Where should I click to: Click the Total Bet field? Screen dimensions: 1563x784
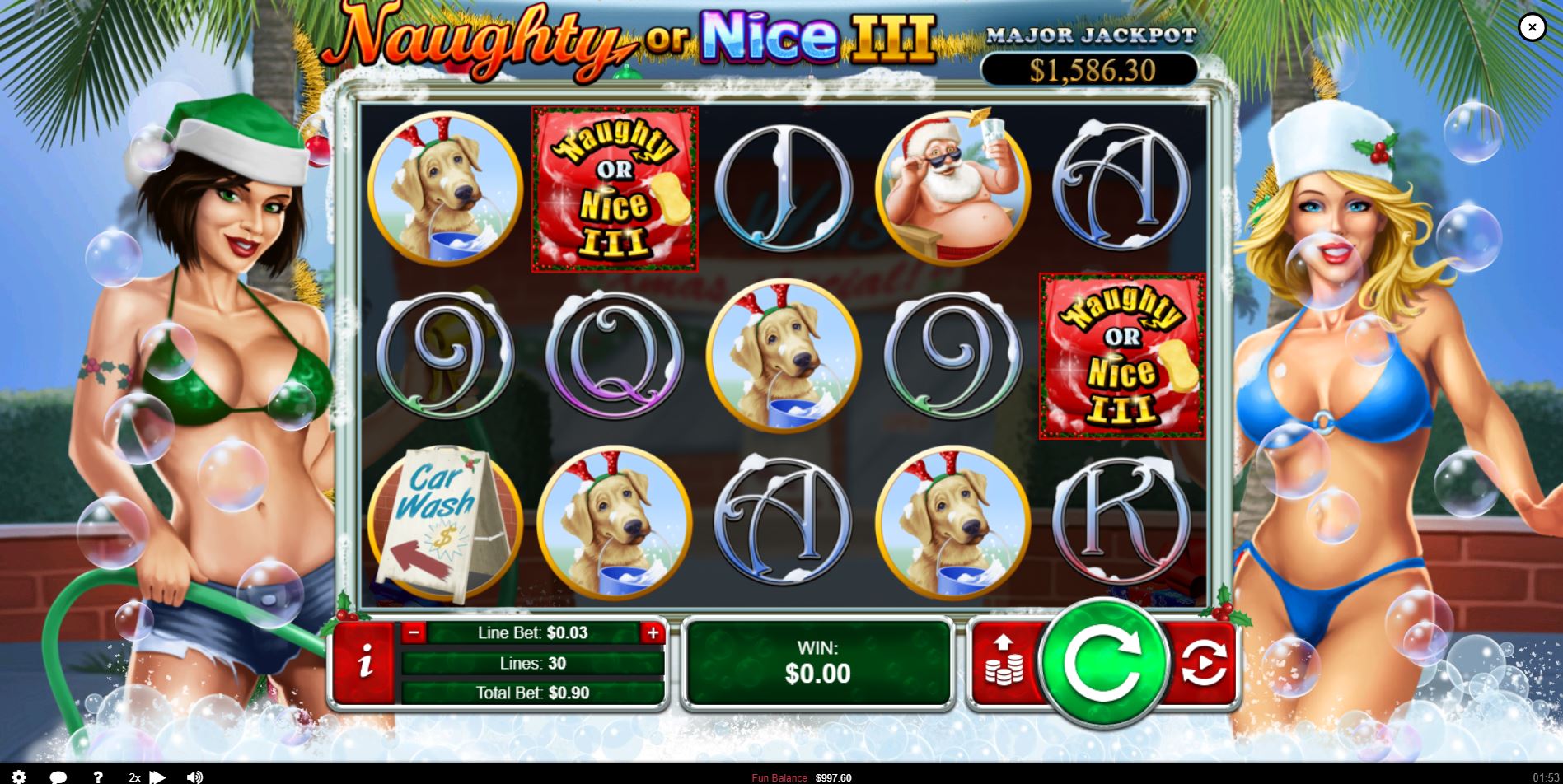click(x=532, y=693)
